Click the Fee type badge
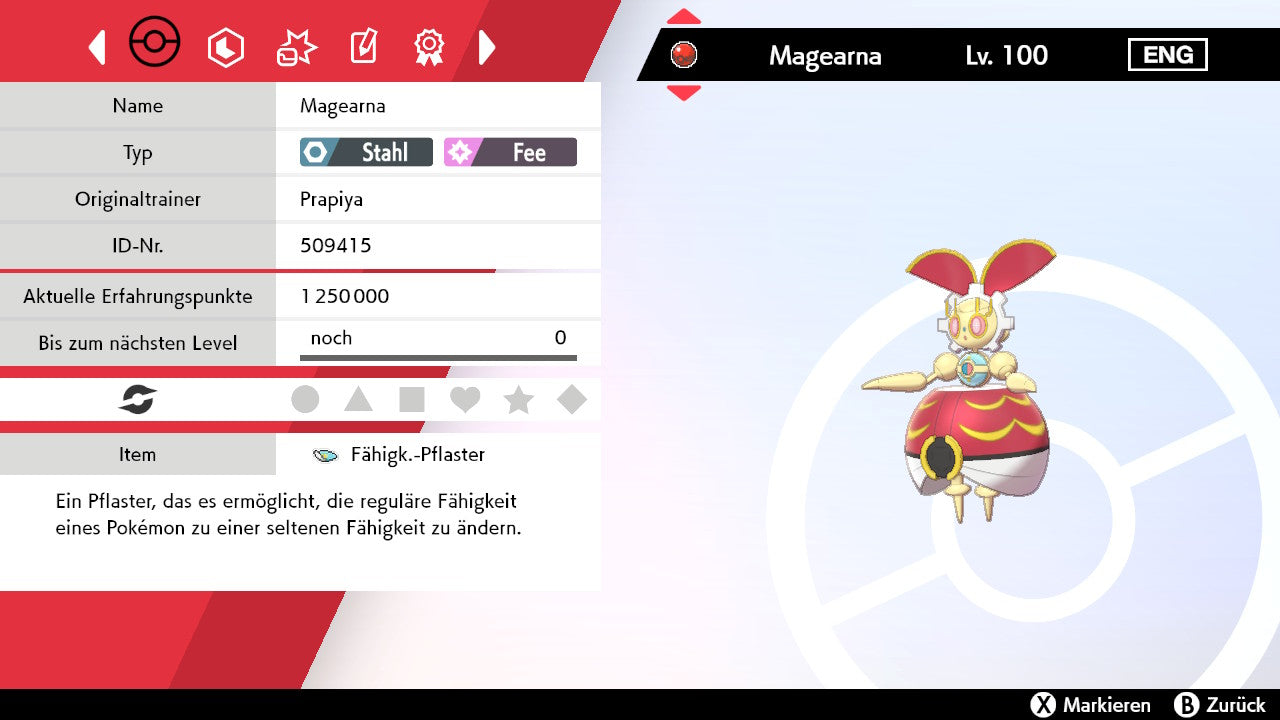This screenshot has height=720, width=1280. coord(510,152)
